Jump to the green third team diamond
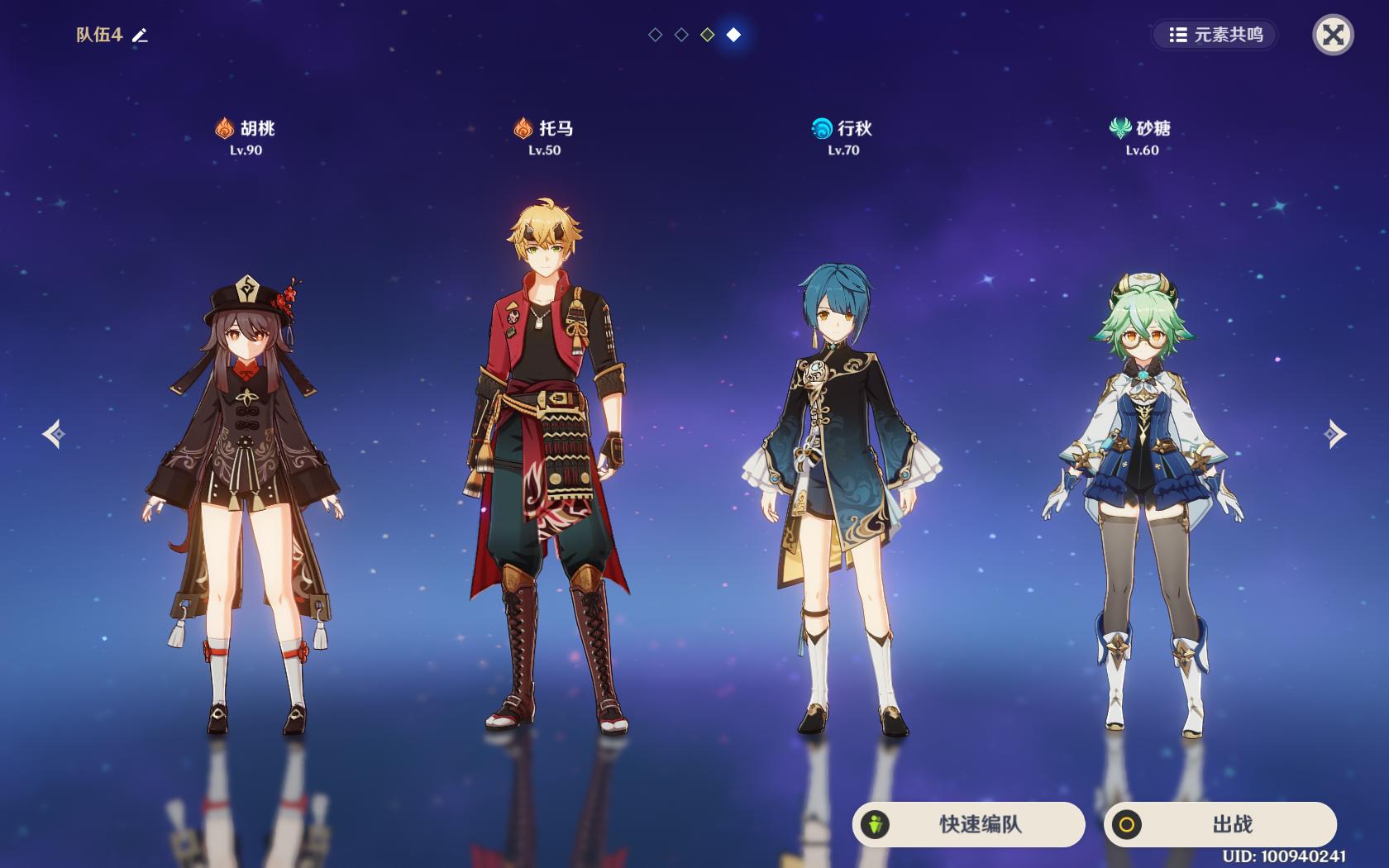 (708, 35)
